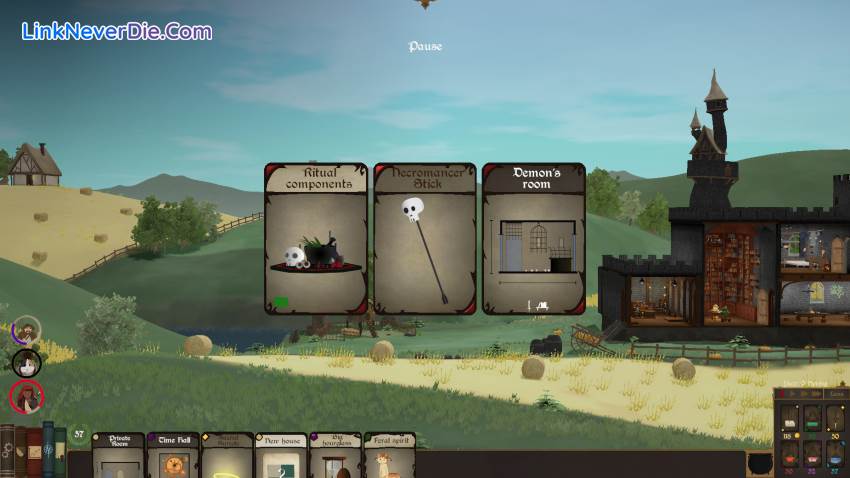This screenshot has width=850, height=478.
Task: Choose the Ritual components card
Action: [x=315, y=239]
